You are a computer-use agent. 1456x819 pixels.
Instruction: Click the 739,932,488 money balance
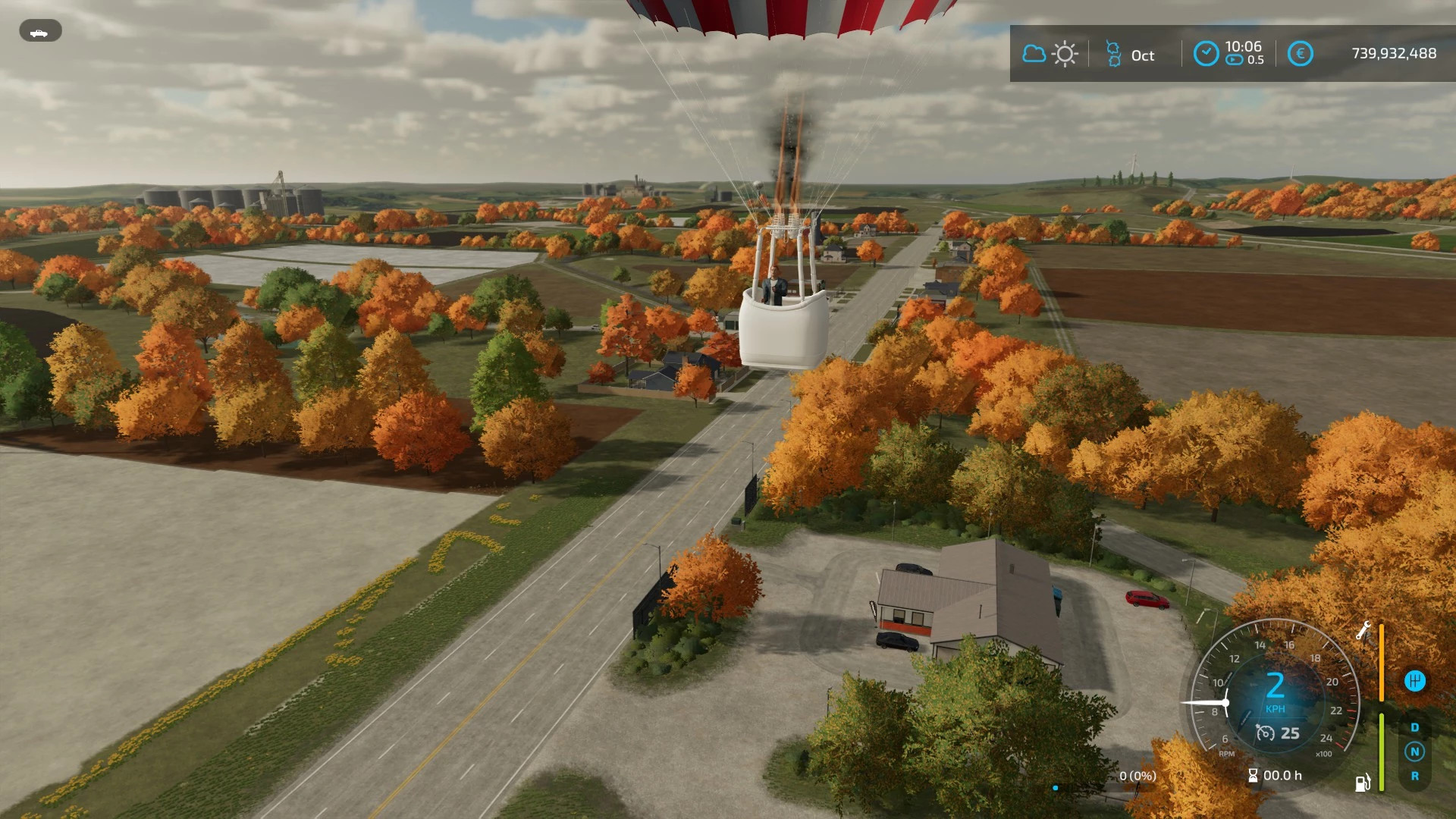1394,52
